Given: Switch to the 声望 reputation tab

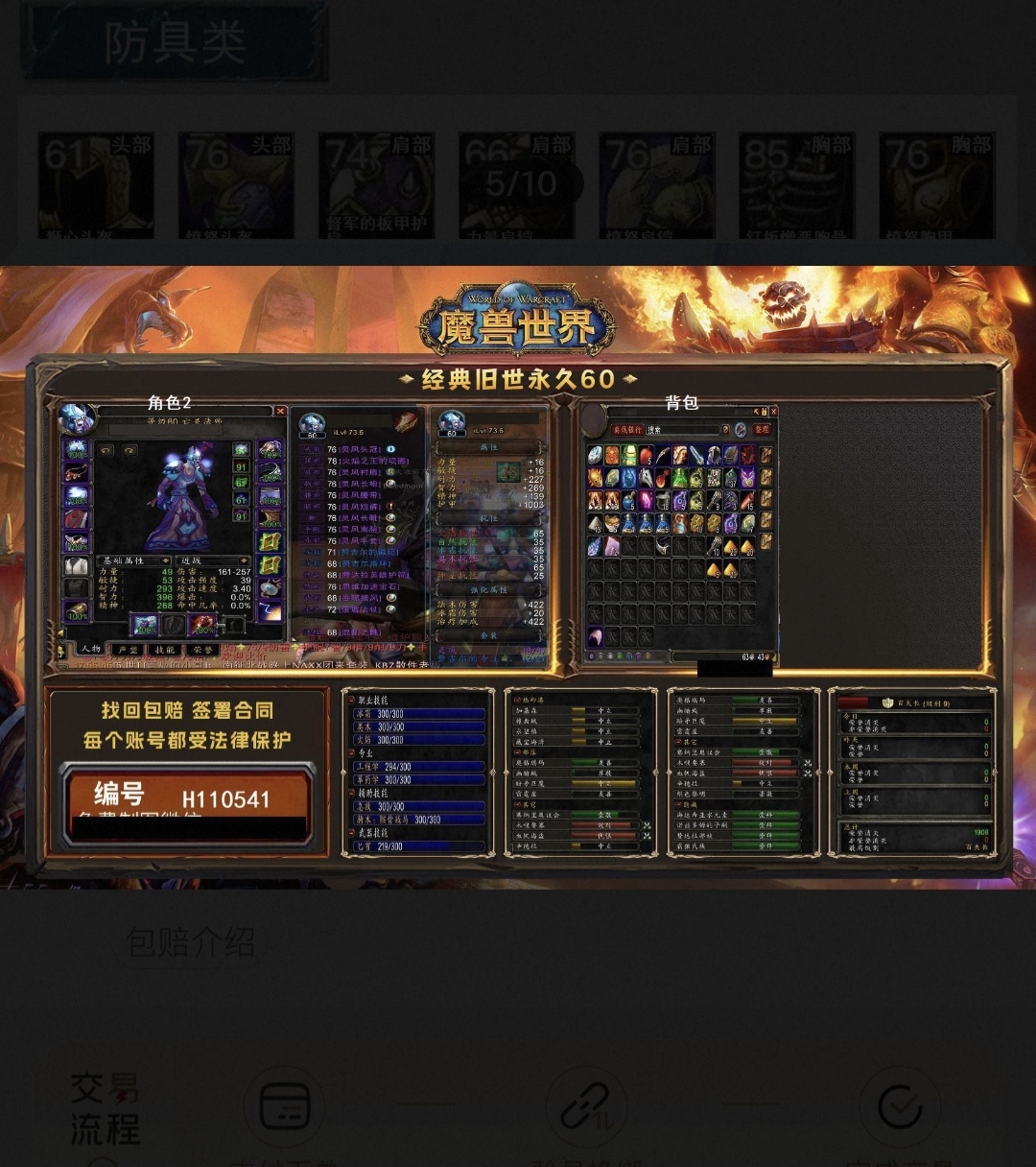Looking at the screenshot, I should click(128, 650).
